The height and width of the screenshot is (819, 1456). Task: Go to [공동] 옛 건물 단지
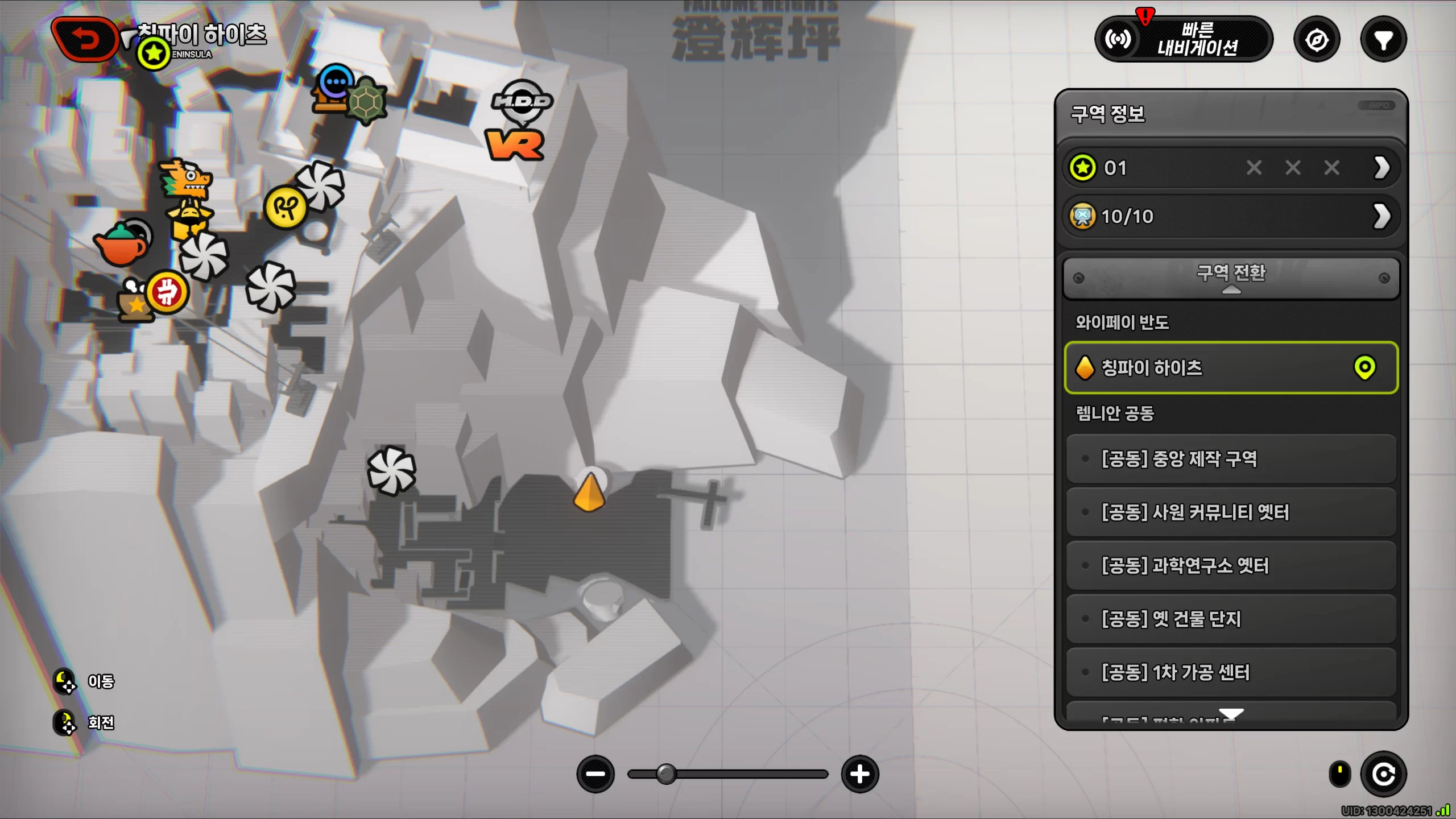point(1231,619)
